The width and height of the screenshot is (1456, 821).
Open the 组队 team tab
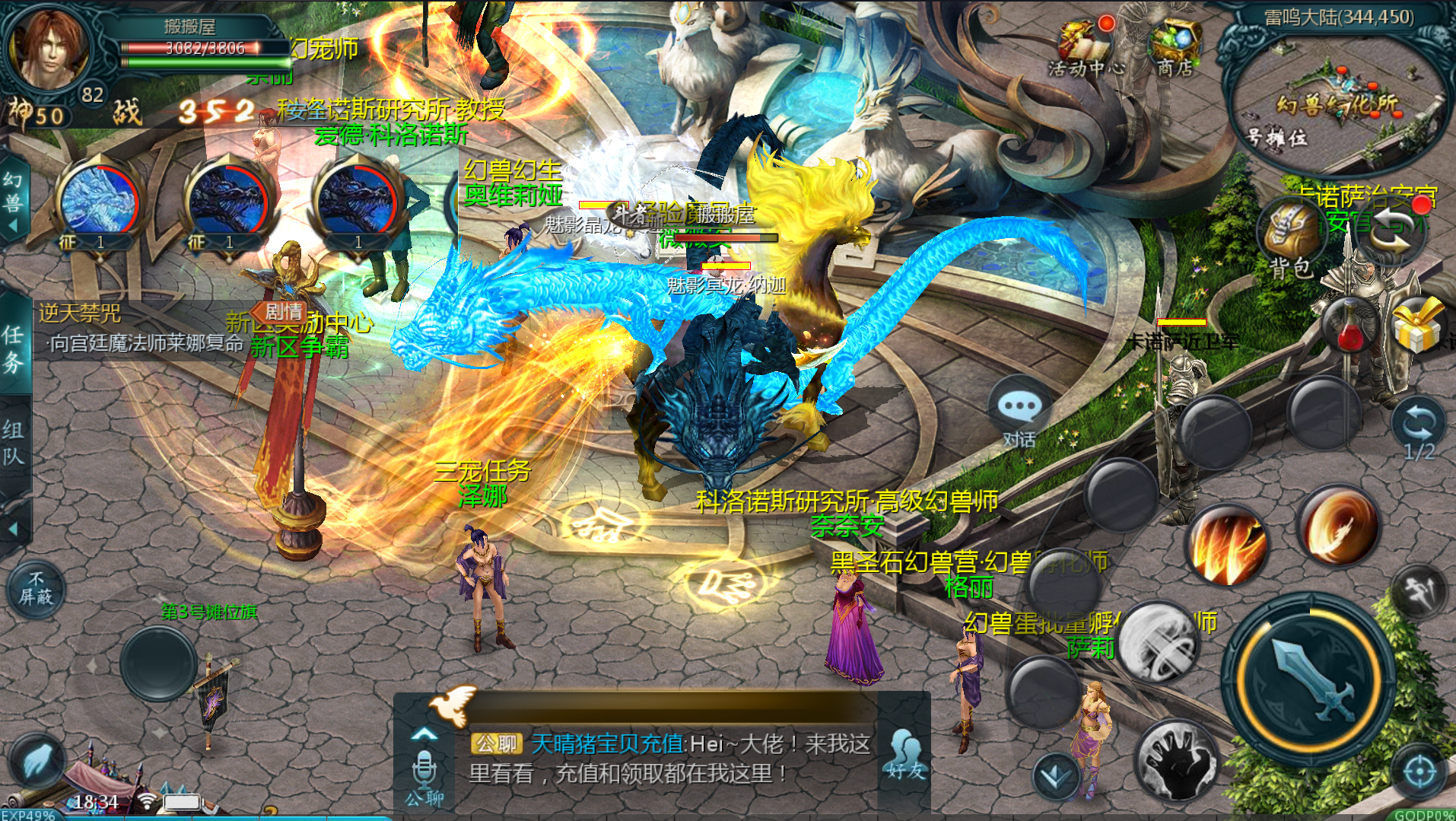tap(14, 443)
